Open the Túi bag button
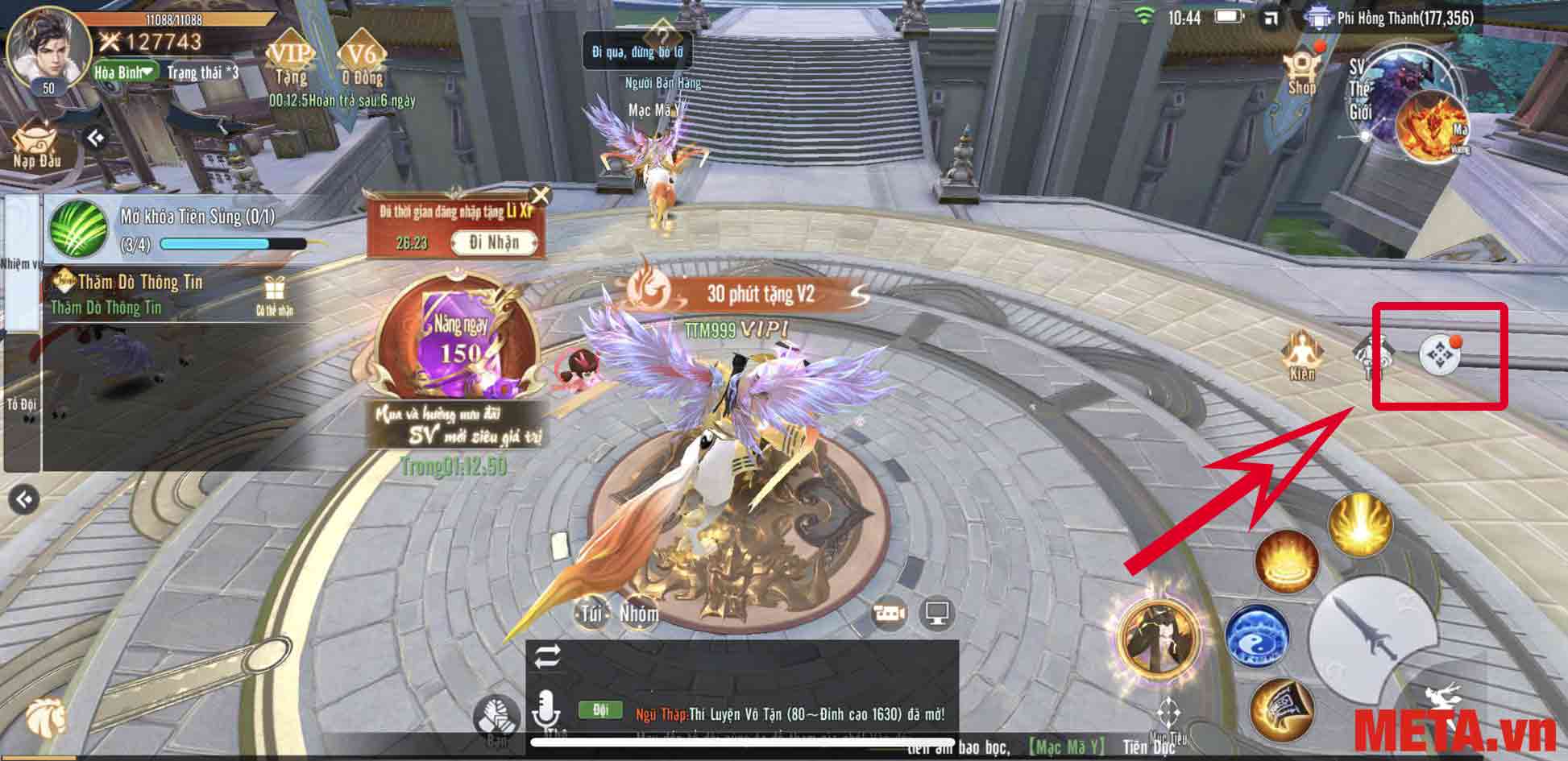The image size is (1568, 761). coord(591,615)
